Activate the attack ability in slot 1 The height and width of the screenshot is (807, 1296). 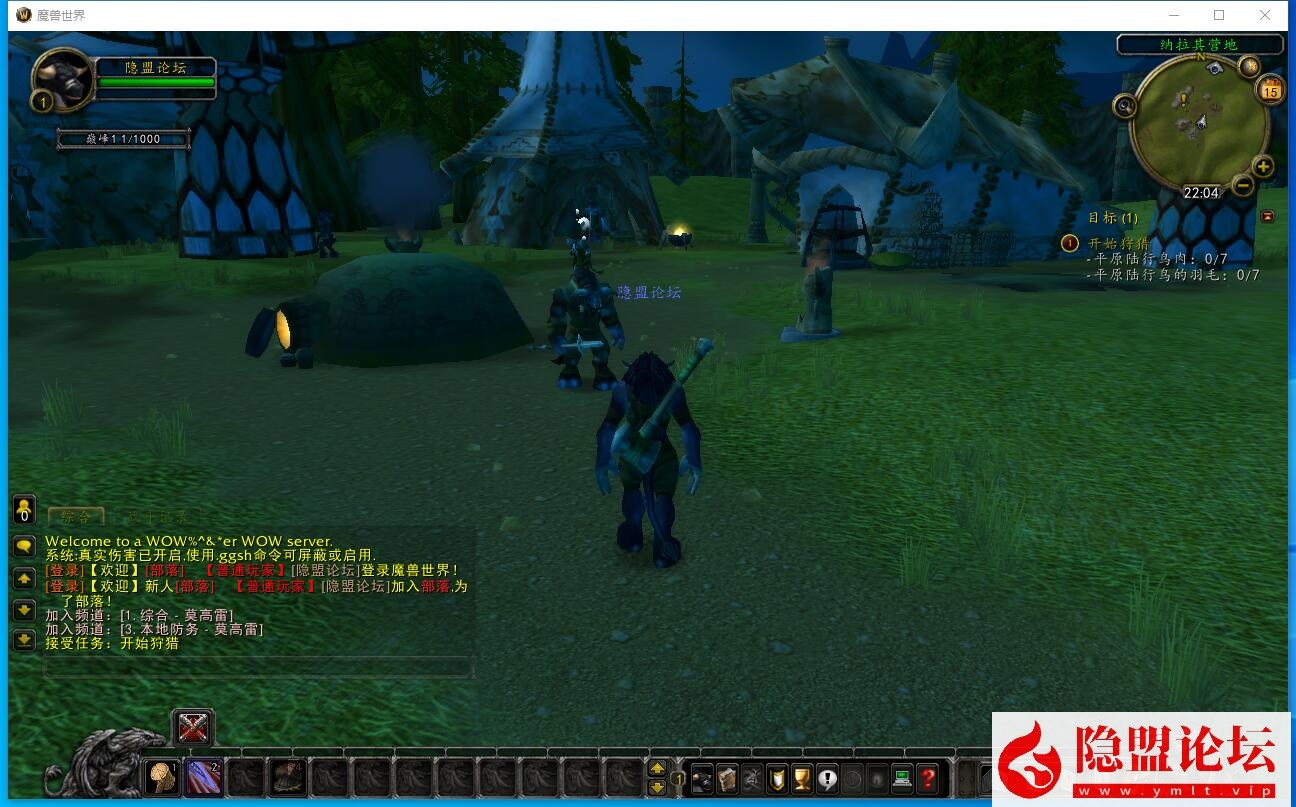[162, 776]
